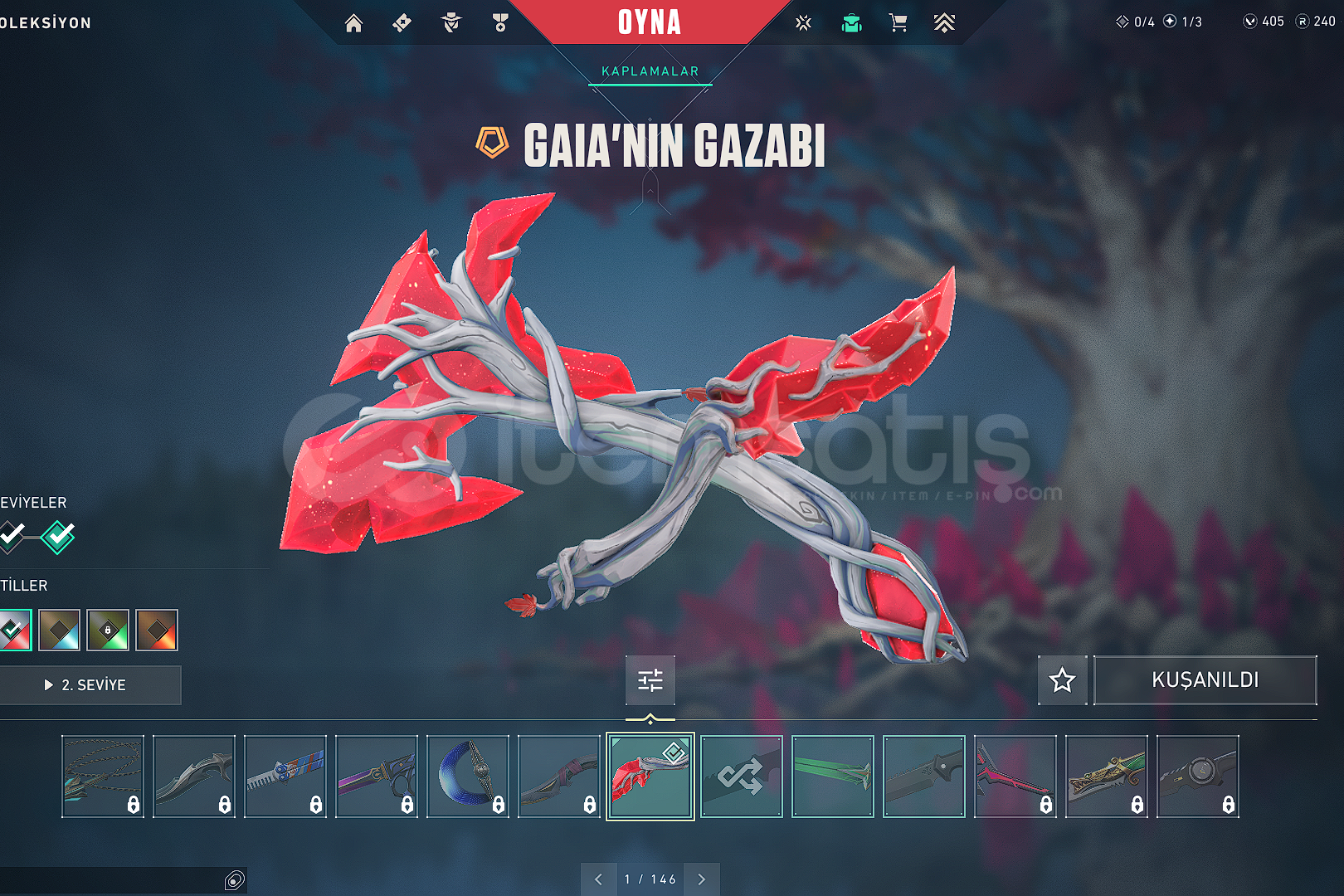The height and width of the screenshot is (896, 1344).
Task: Play the 2. SEVİYE preview
Action: 90,685
